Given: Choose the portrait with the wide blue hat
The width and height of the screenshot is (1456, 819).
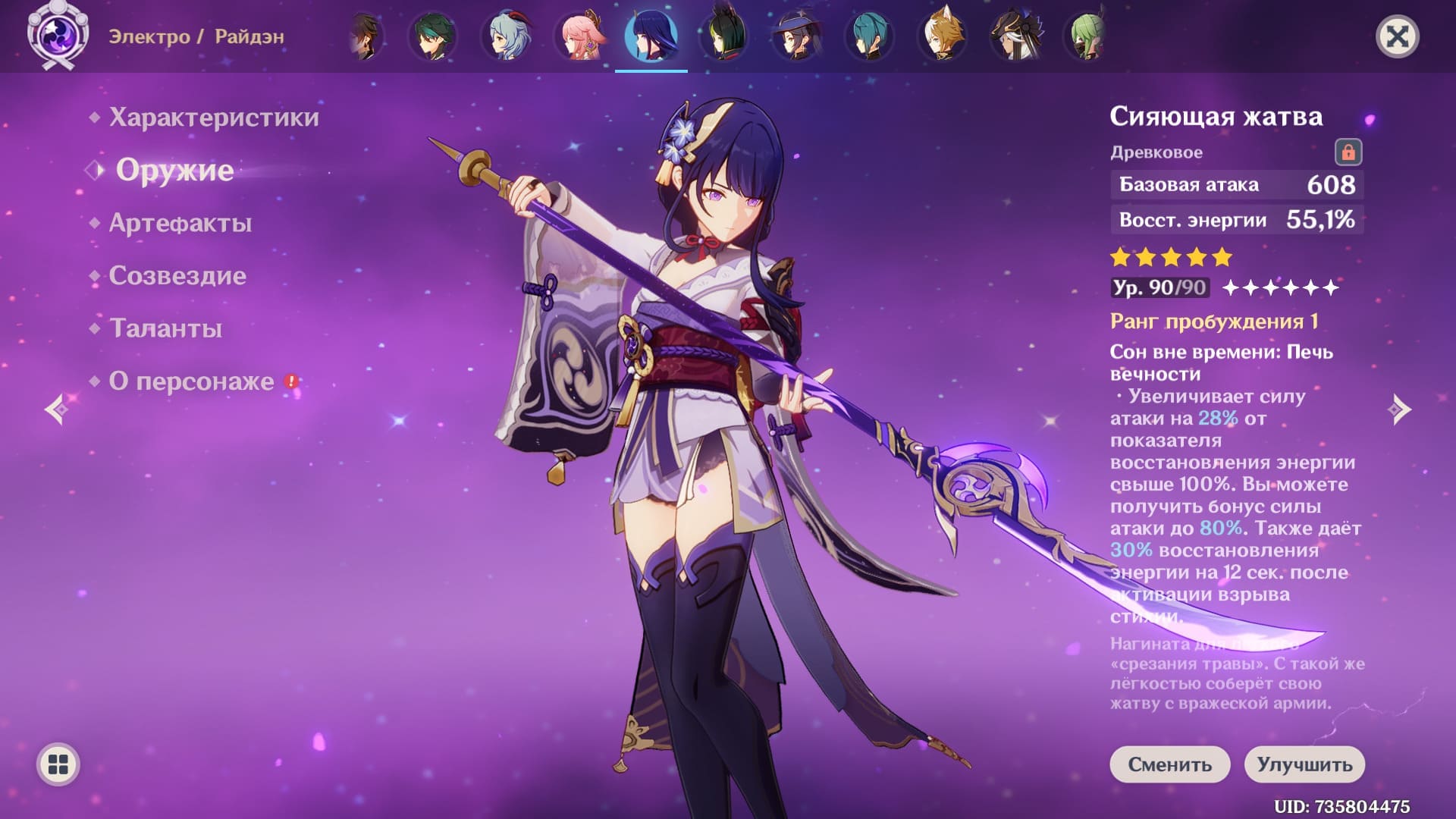Looking at the screenshot, I should (x=796, y=36).
